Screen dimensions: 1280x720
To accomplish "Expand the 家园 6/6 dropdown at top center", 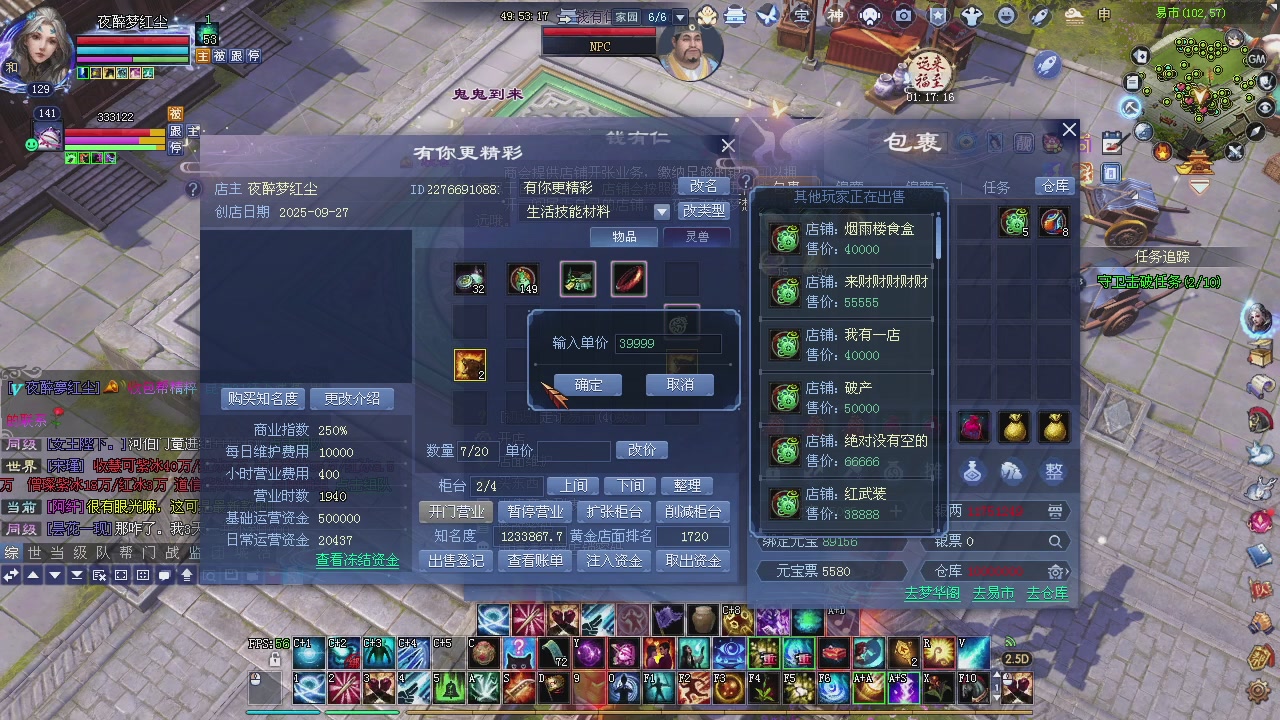I will coord(681,16).
